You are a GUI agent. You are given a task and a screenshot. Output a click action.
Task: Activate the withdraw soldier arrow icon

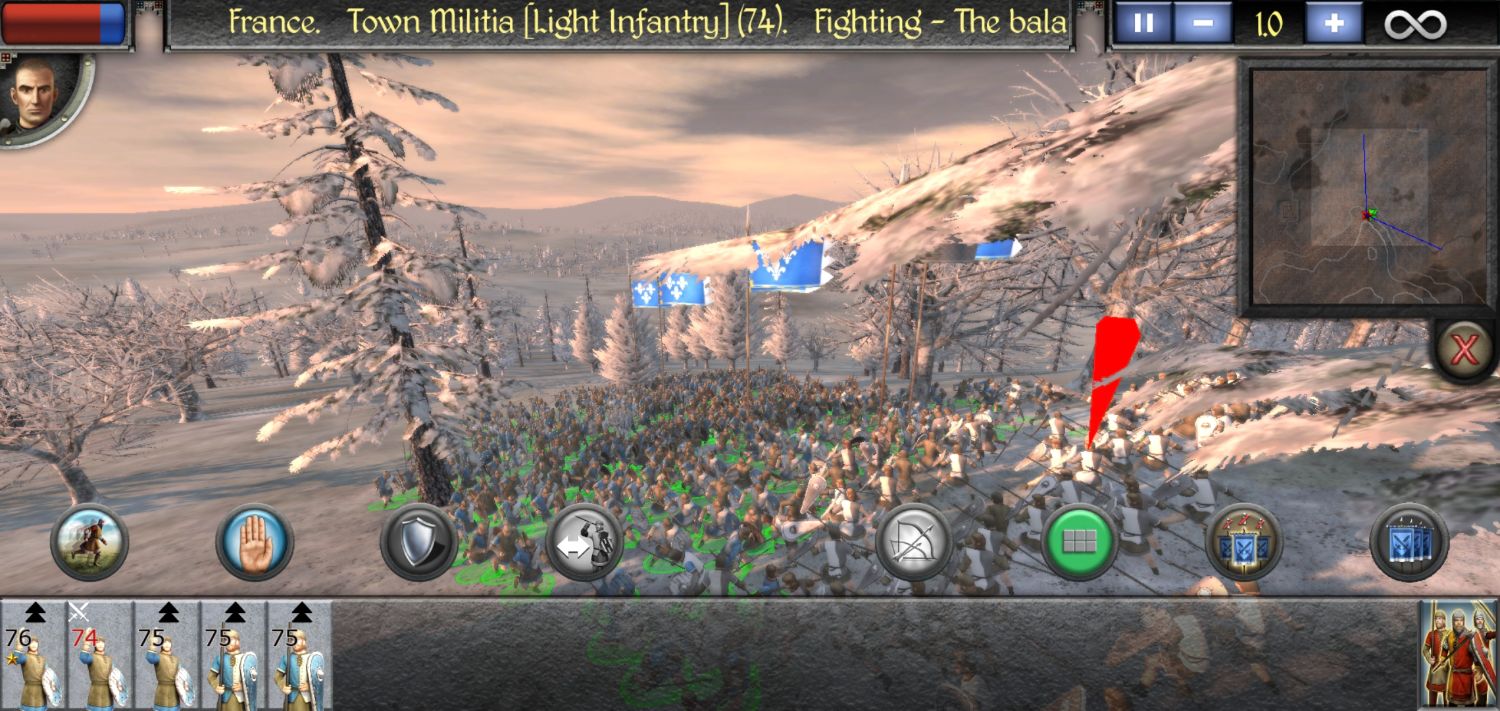[x=584, y=543]
